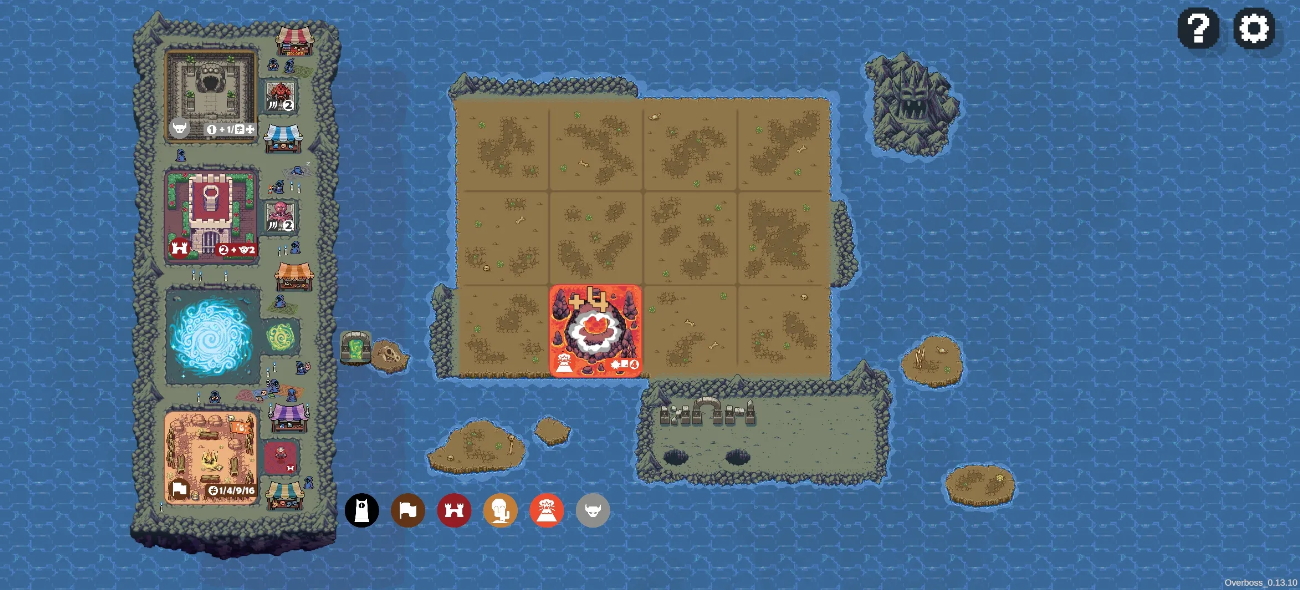Select the volcano tile on the board
Screen dimensions: 1300x590
(x=595, y=331)
